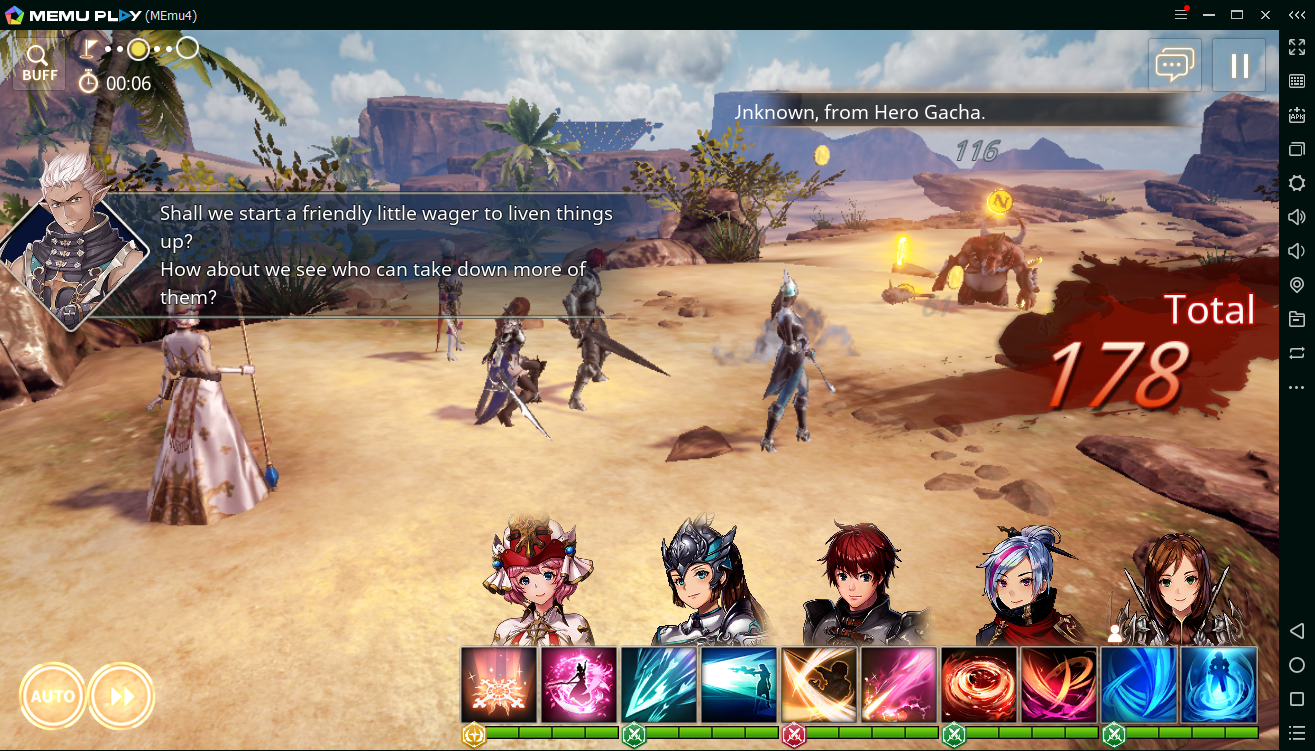
Task: Open the BUFF magnifier panel
Action: [39, 62]
